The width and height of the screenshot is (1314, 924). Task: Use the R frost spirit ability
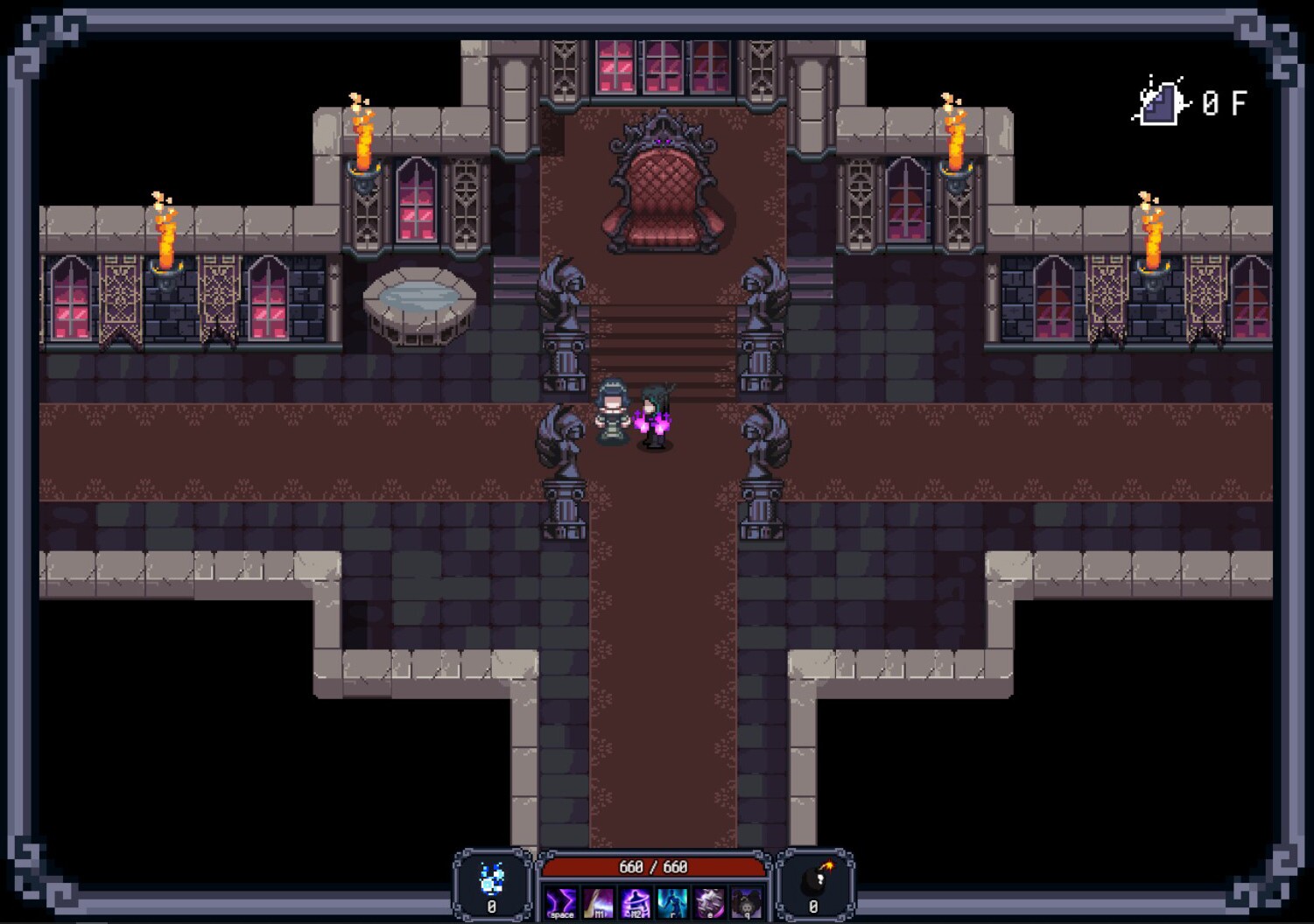(671, 901)
